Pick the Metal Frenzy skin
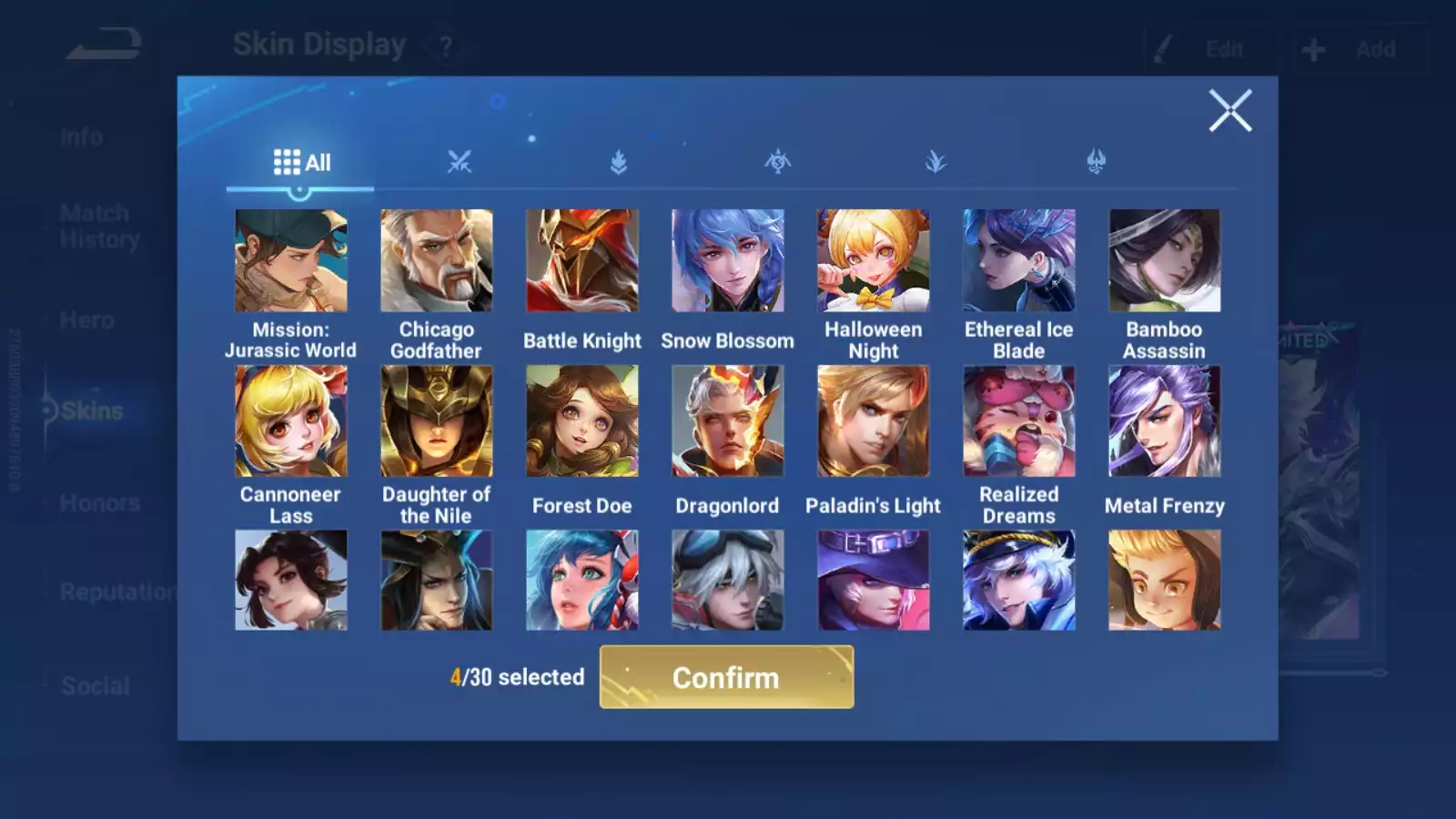This screenshot has width=1456, height=819. (x=1165, y=421)
